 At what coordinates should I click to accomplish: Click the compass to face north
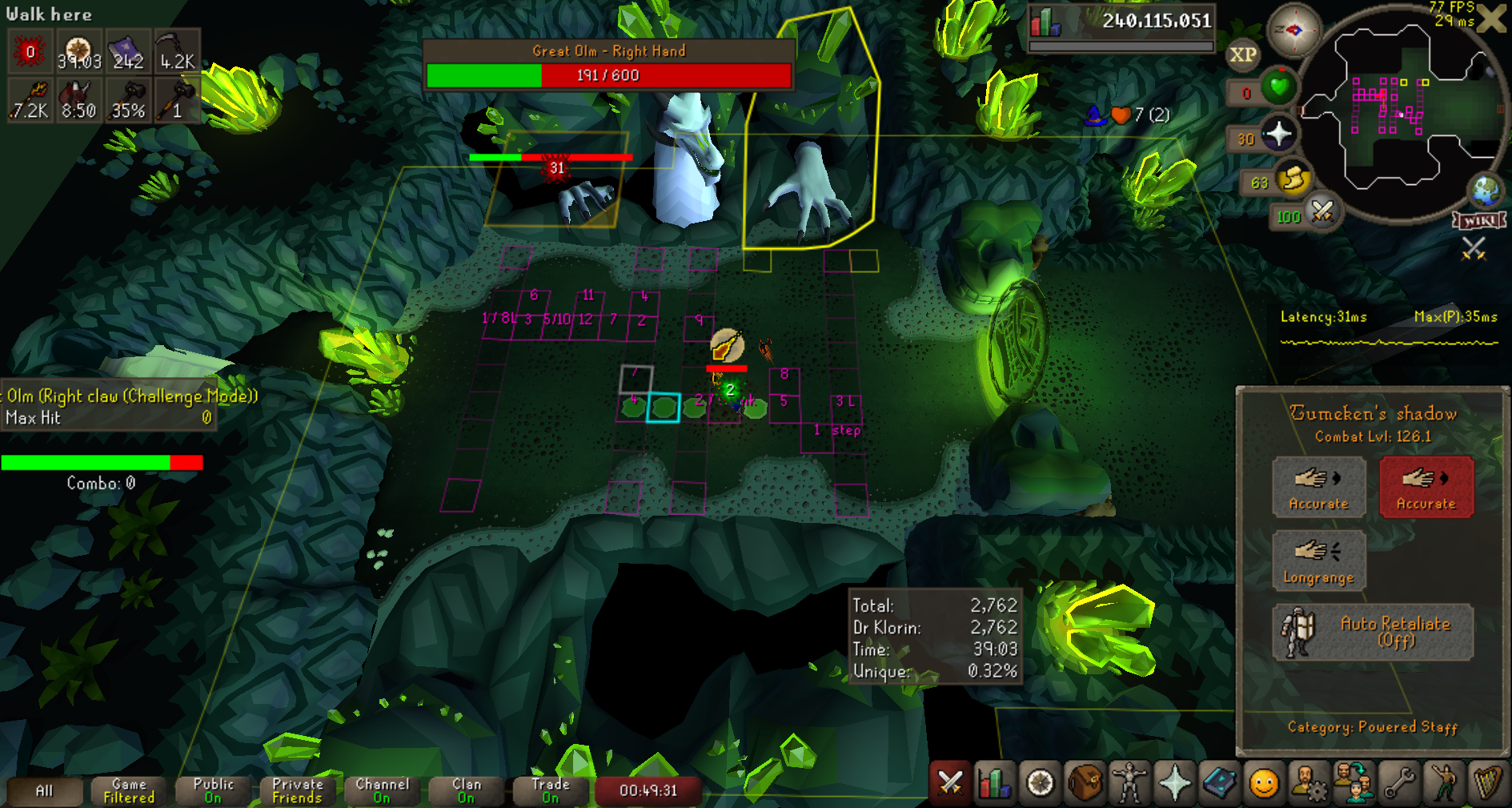pyautogui.click(x=1293, y=30)
